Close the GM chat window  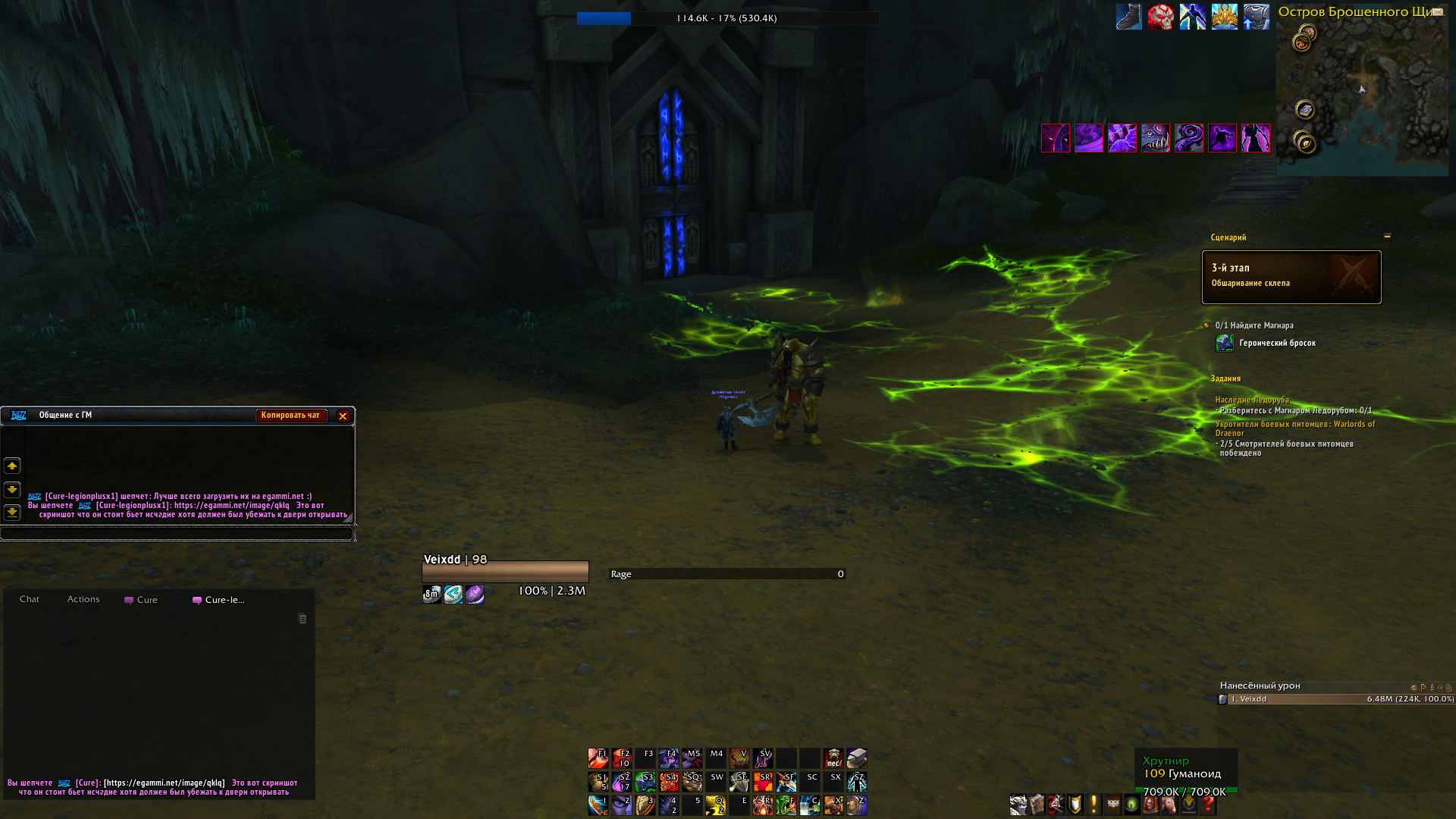(343, 416)
